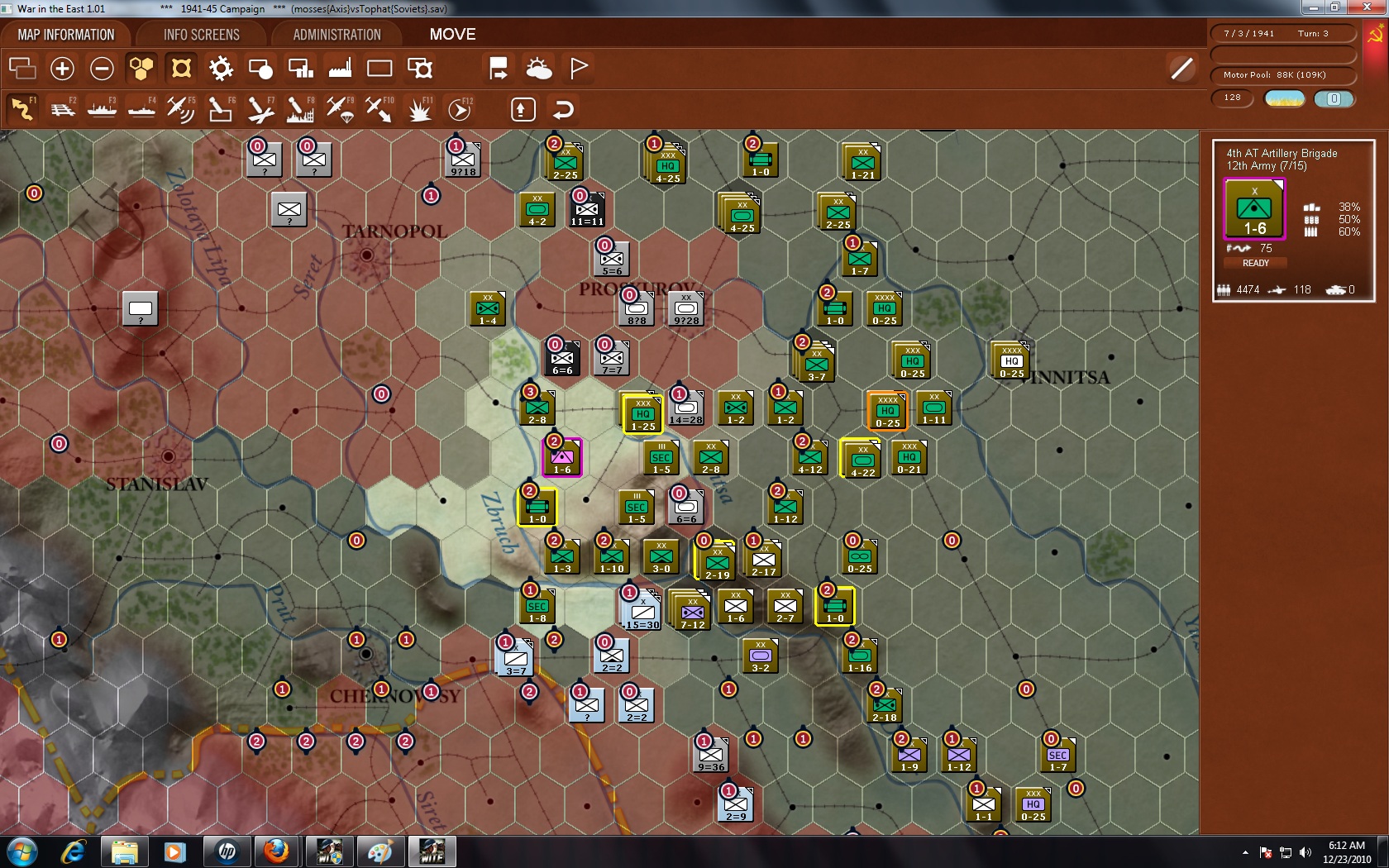Select the F2 rail transport mode
This screenshot has height=868, width=1389.
point(62,108)
